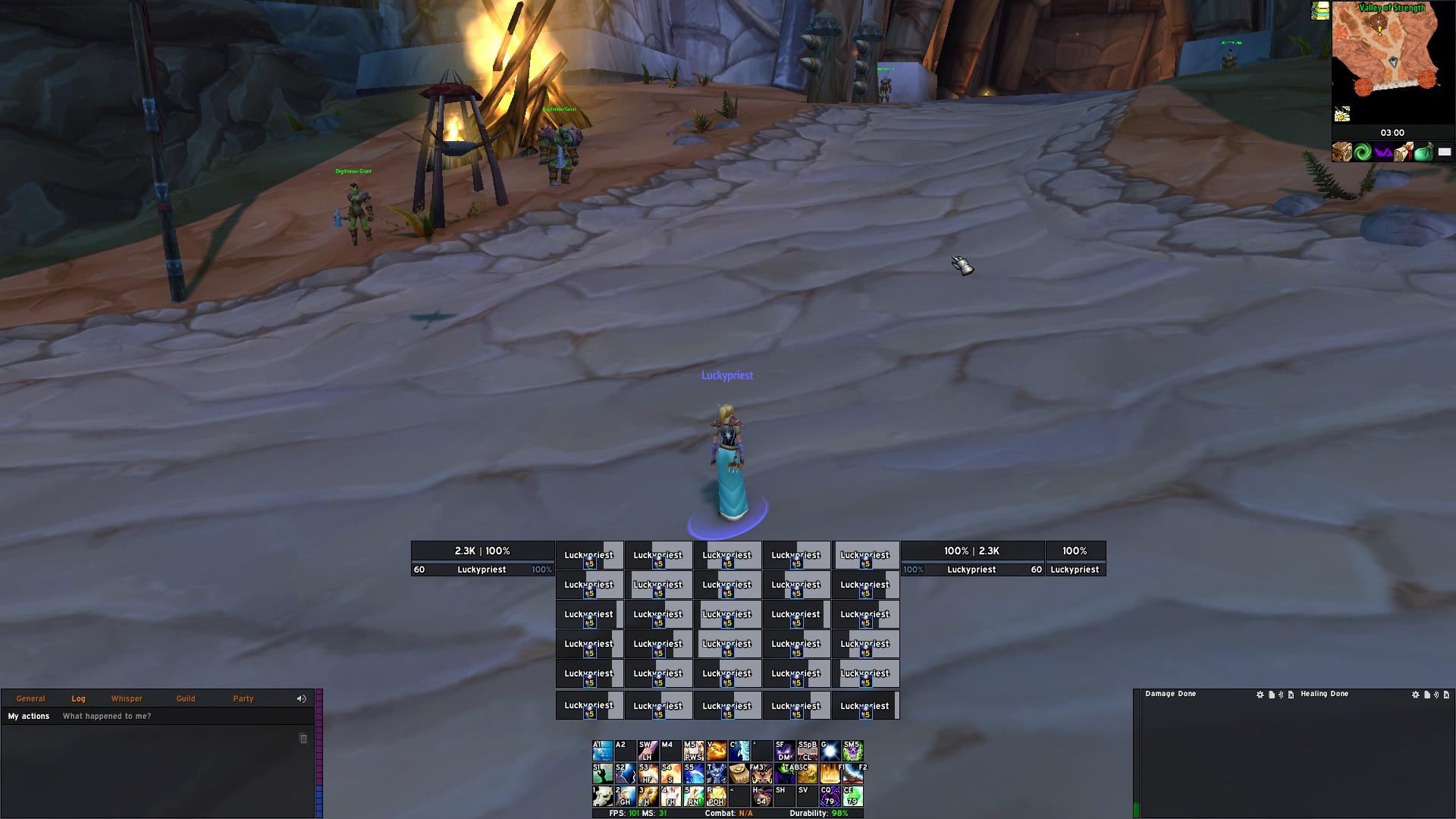The image size is (1456, 819).
Task: Open the Damage Done settings gear
Action: [x=1260, y=694]
